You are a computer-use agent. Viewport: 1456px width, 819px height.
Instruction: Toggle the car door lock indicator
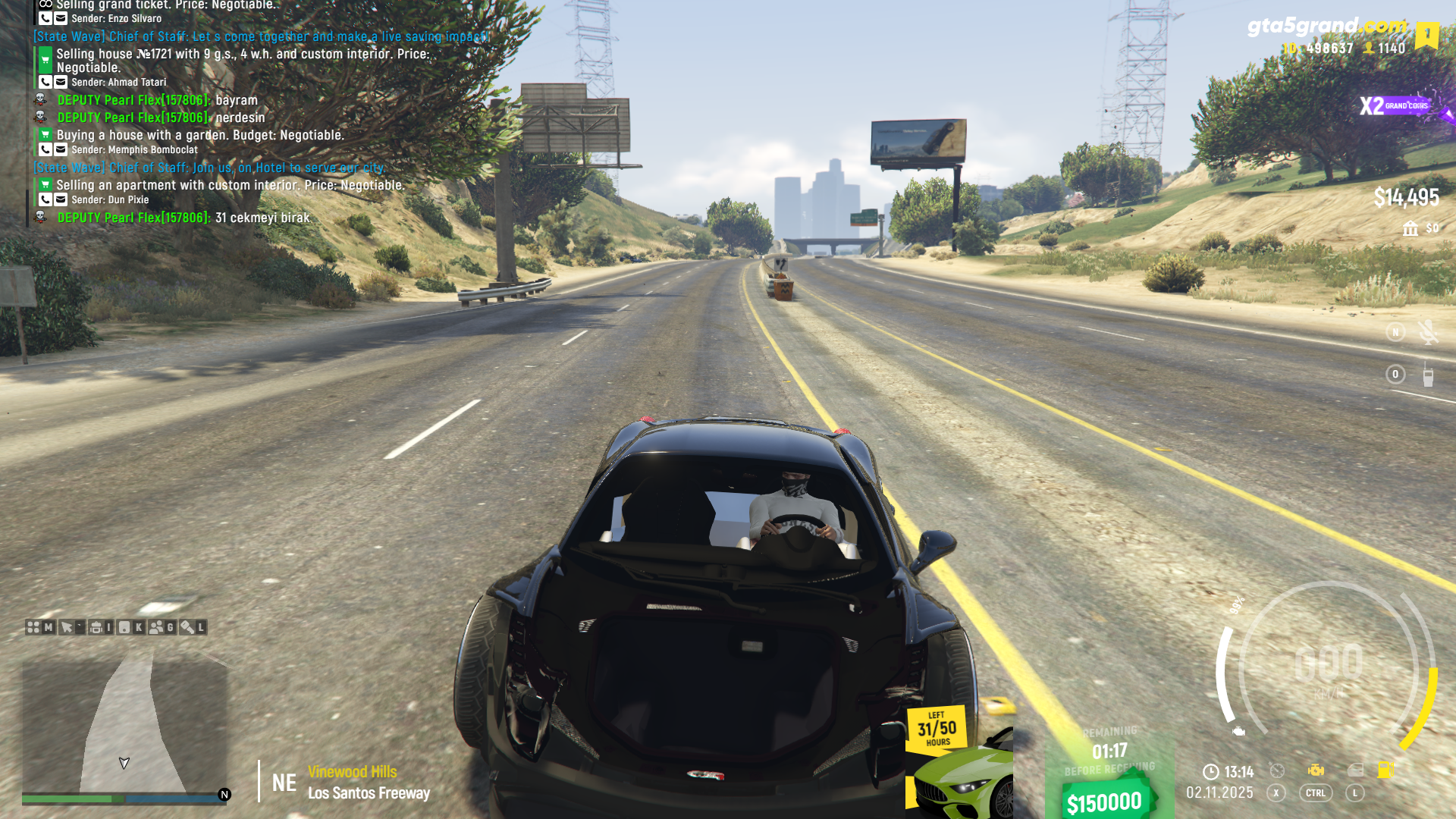[x=1355, y=770]
